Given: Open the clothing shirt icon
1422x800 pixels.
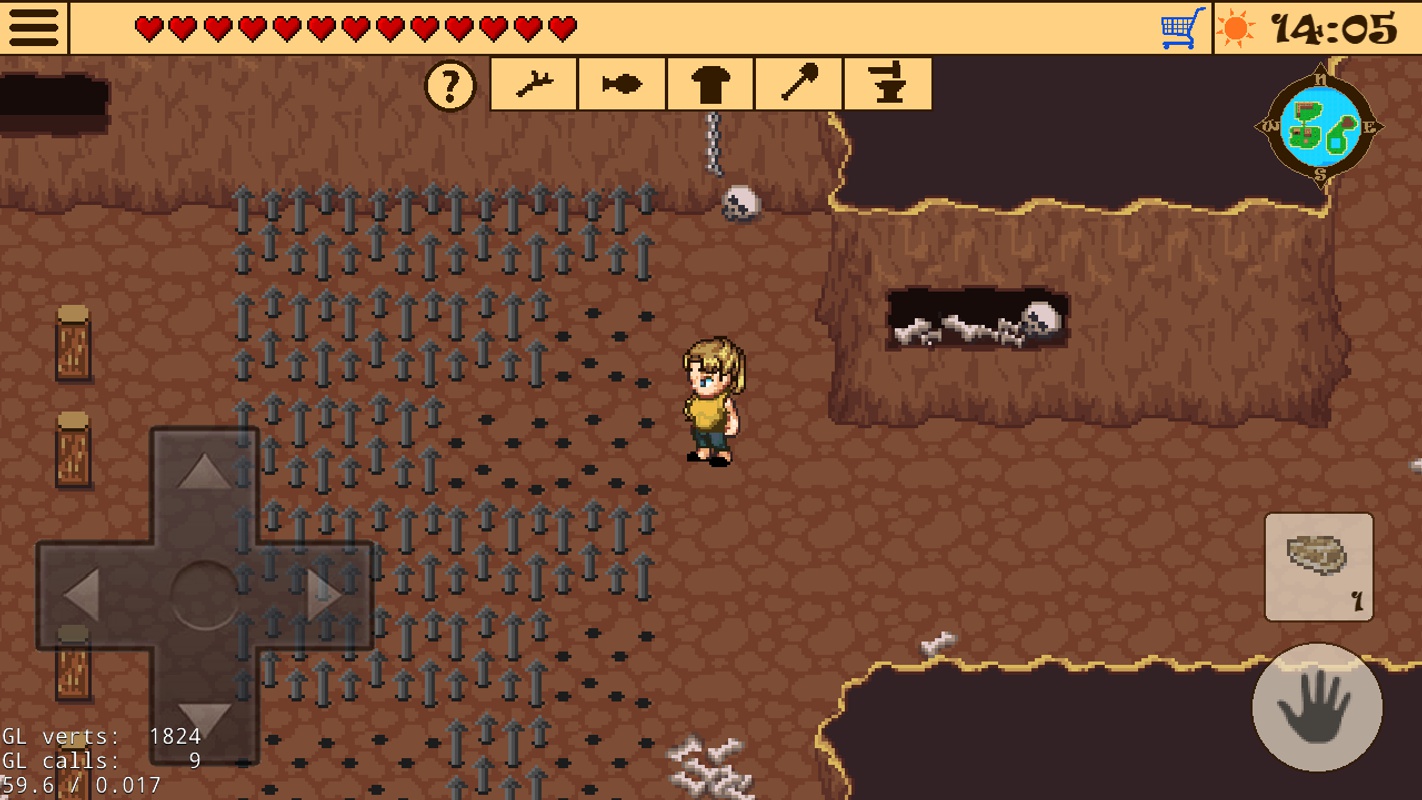Looking at the screenshot, I should 710,84.
